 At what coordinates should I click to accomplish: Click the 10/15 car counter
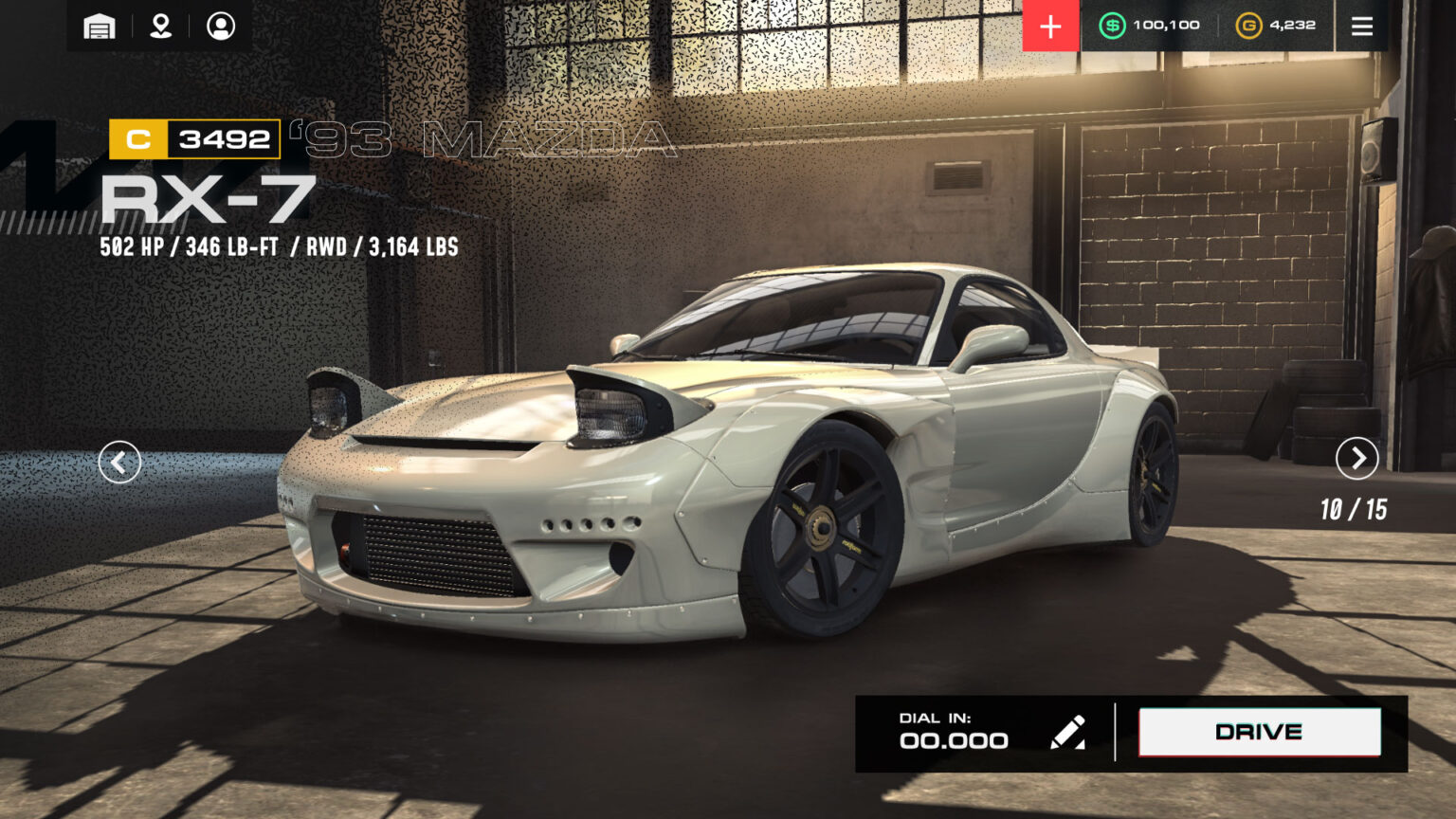[1353, 509]
